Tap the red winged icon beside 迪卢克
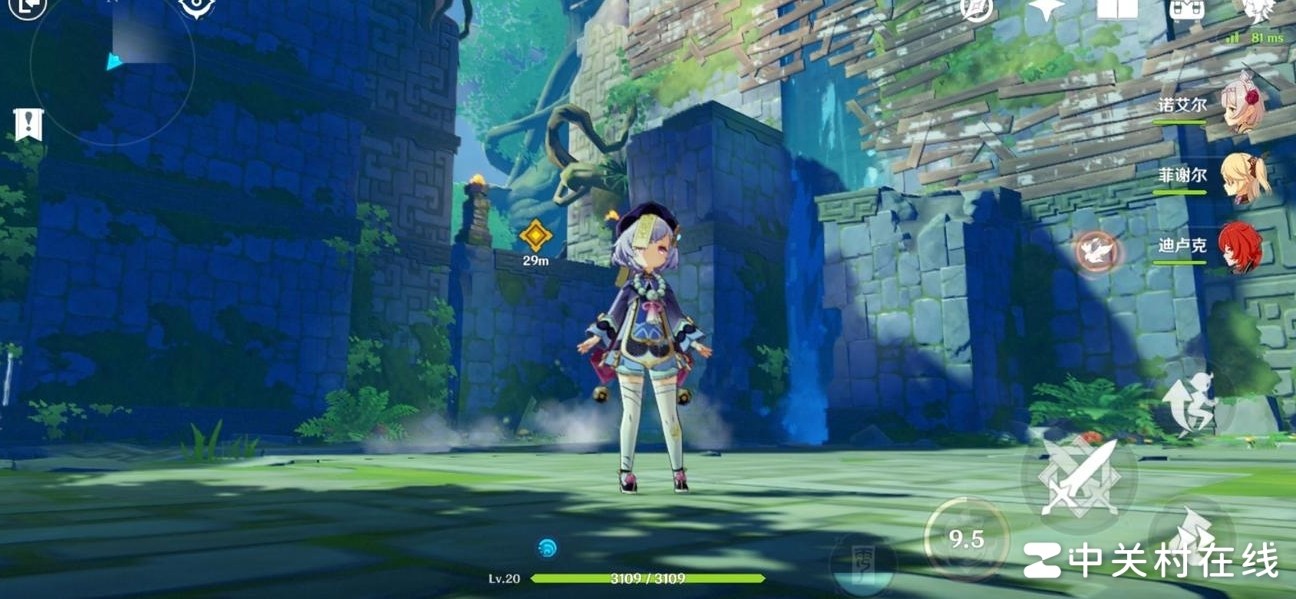1296x599 pixels. point(1095,251)
